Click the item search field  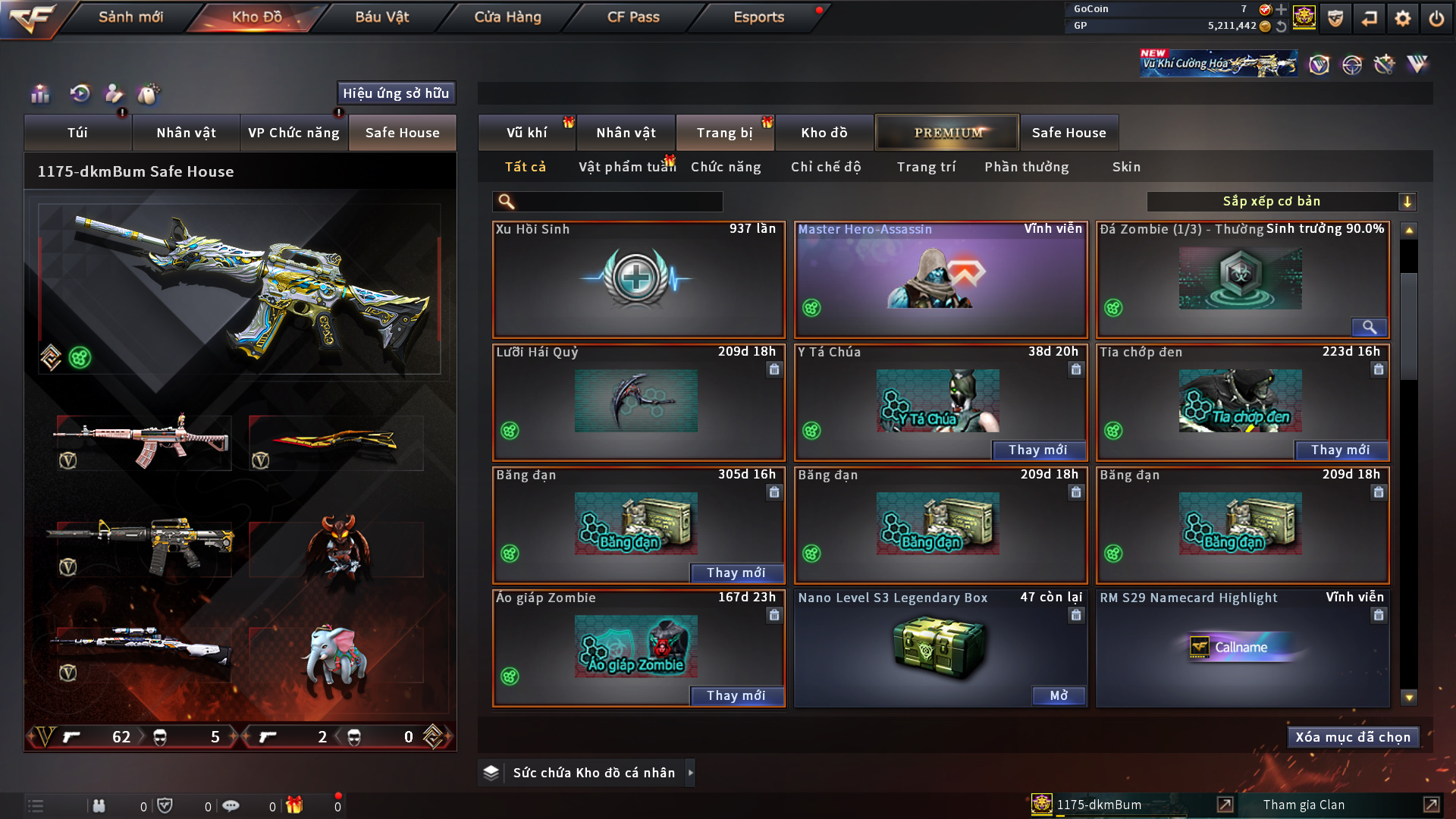[x=618, y=202]
